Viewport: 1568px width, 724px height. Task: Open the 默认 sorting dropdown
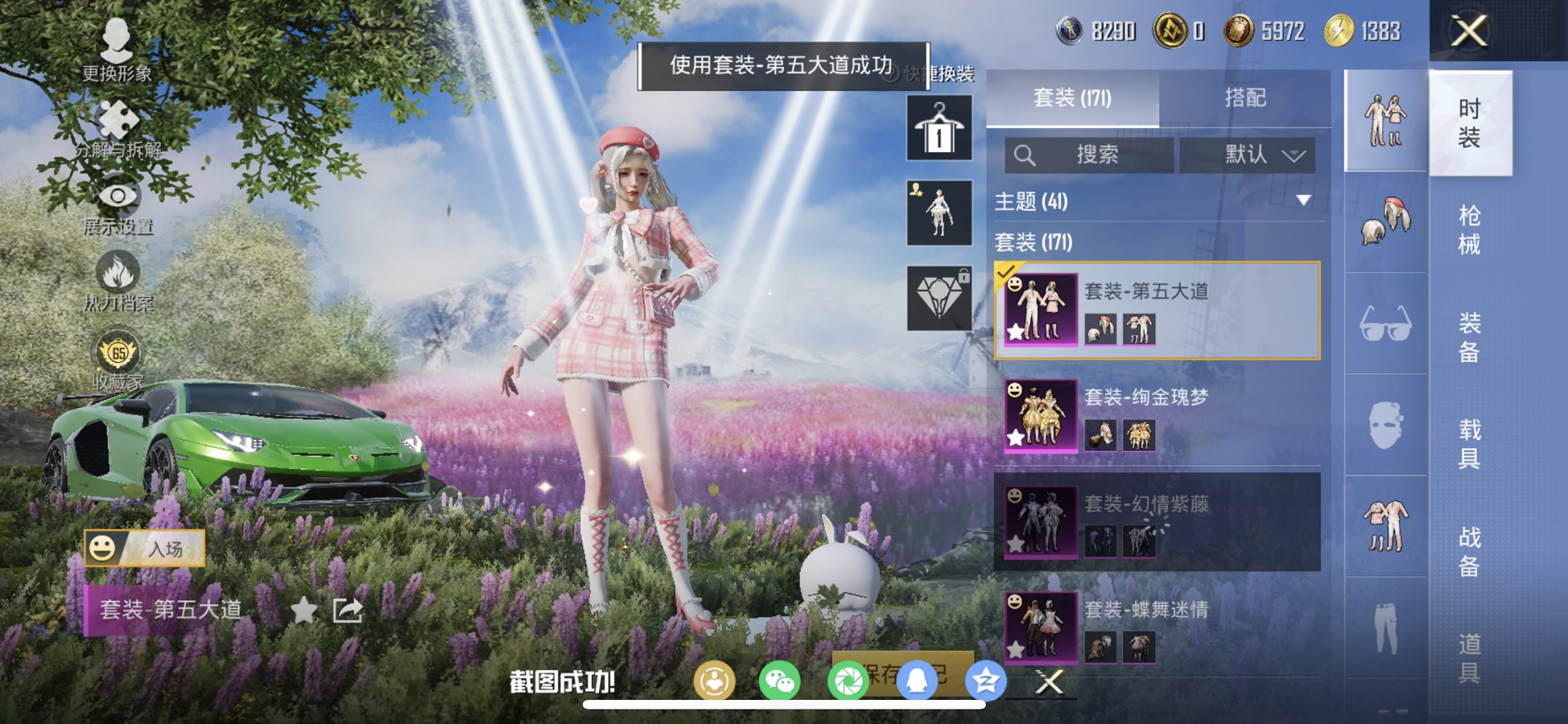pyautogui.click(x=1248, y=155)
